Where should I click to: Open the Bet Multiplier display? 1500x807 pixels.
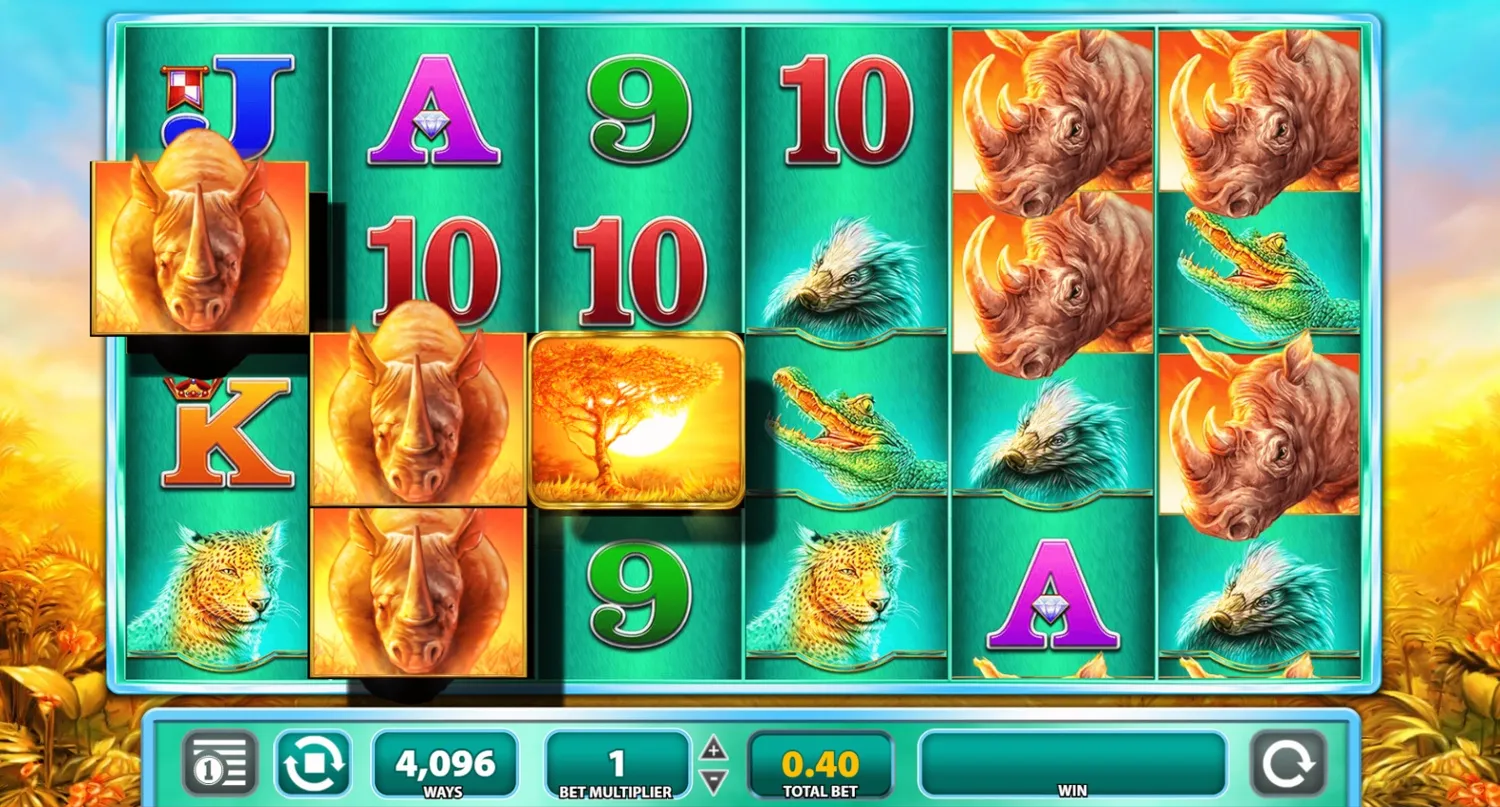pos(617,764)
